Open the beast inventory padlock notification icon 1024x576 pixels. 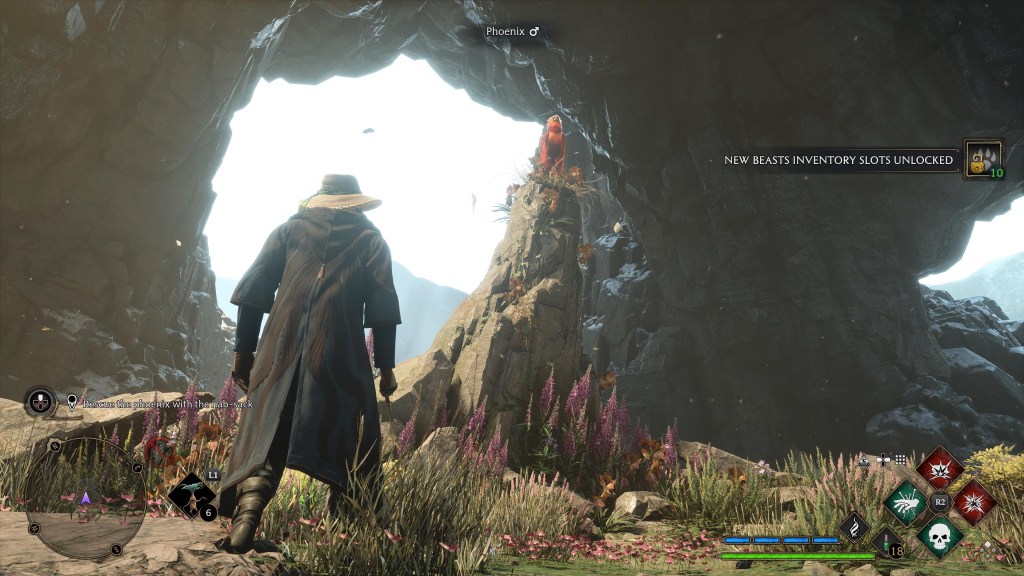[983, 159]
